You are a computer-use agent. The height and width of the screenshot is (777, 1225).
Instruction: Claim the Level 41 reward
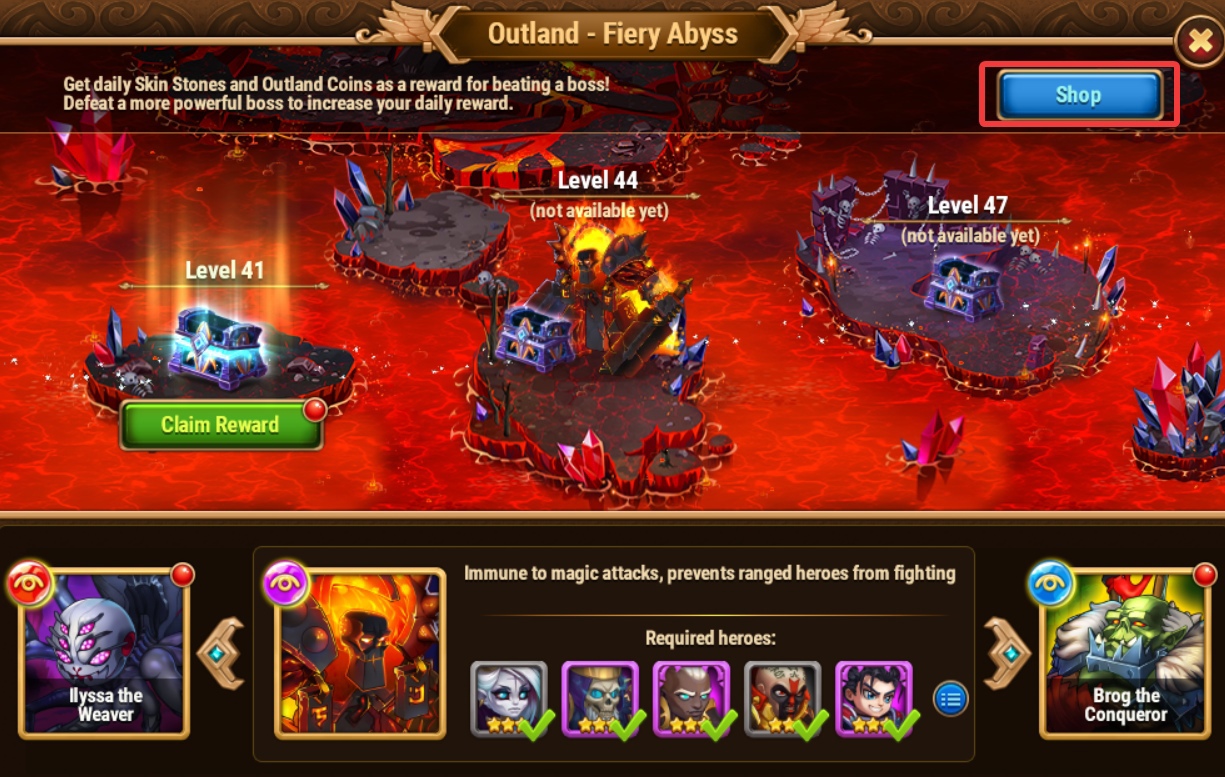point(220,425)
